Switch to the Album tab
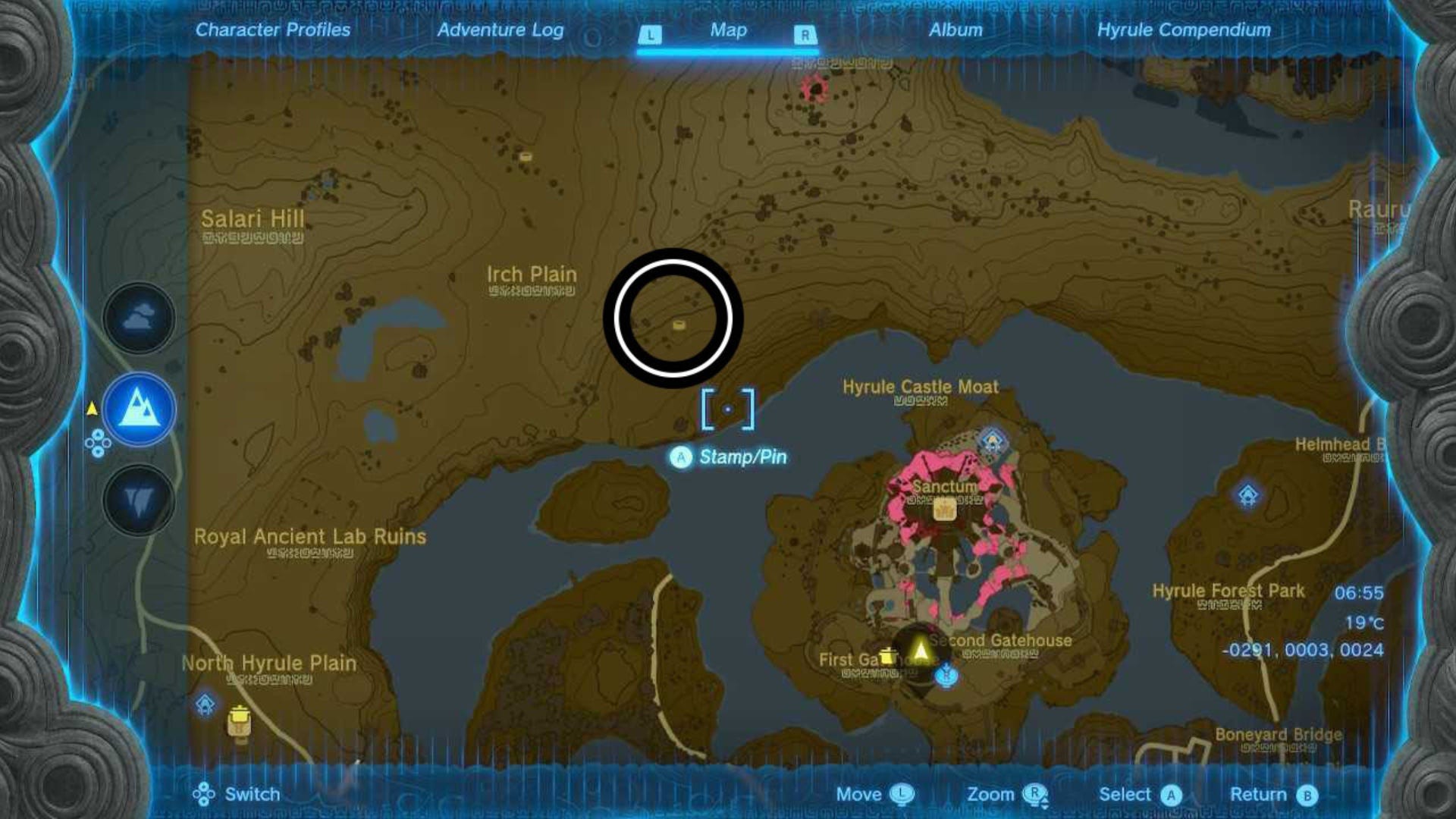The image size is (1456, 819). click(954, 30)
